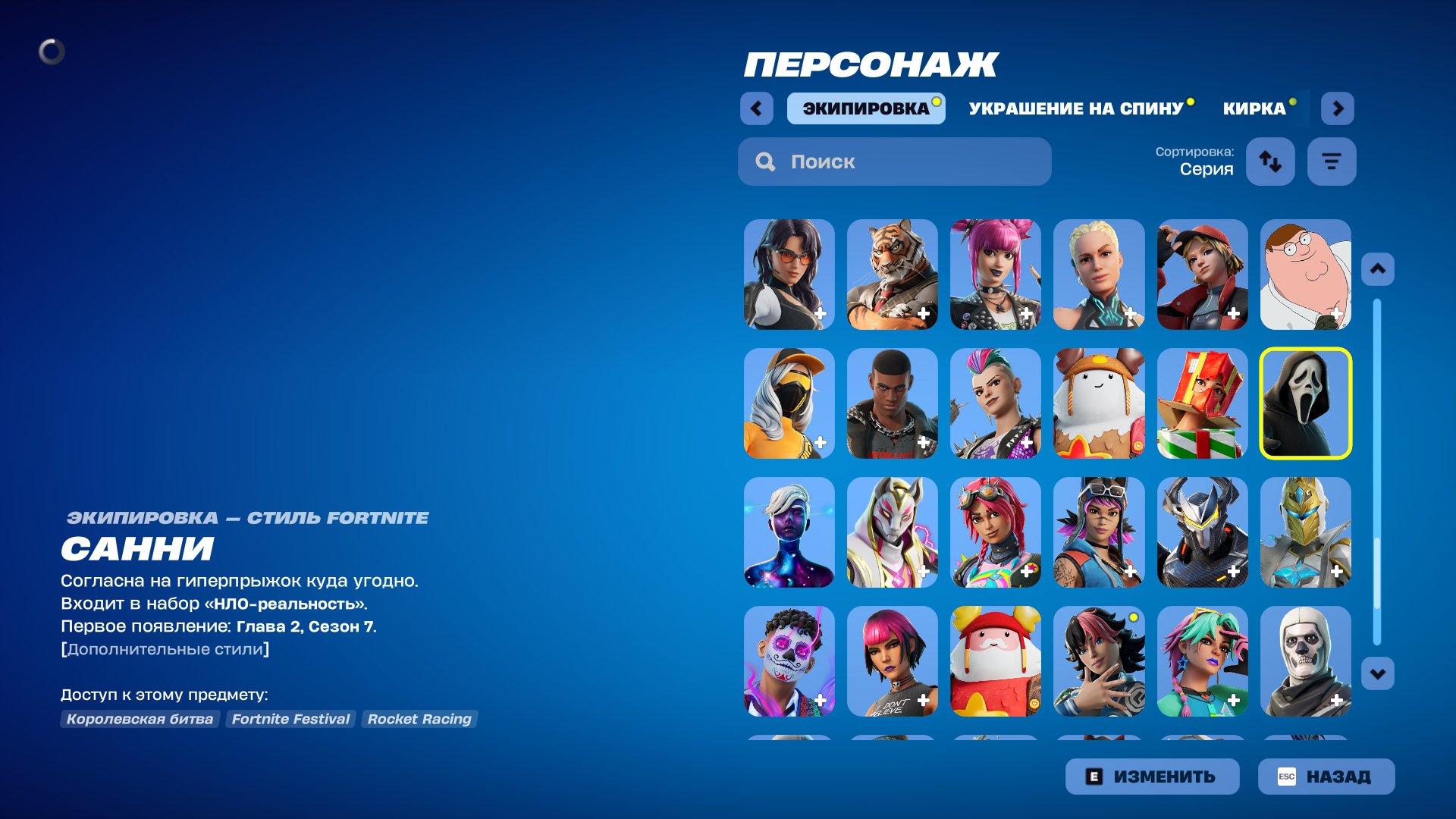The image size is (1456, 819).
Task: Select the ЭКИПИРОВКА tab
Action: coord(865,108)
